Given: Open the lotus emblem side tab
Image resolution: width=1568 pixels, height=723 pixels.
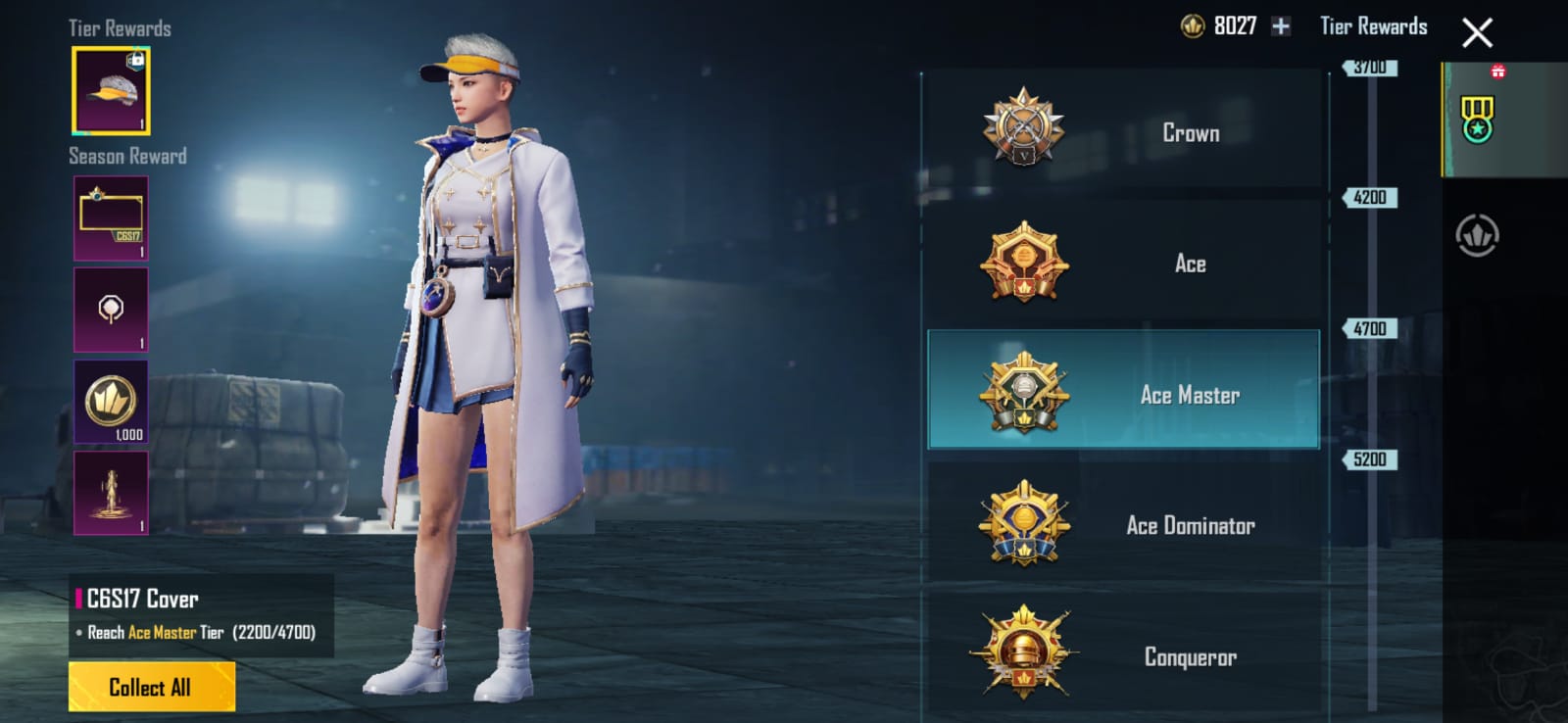Looking at the screenshot, I should [x=1477, y=235].
